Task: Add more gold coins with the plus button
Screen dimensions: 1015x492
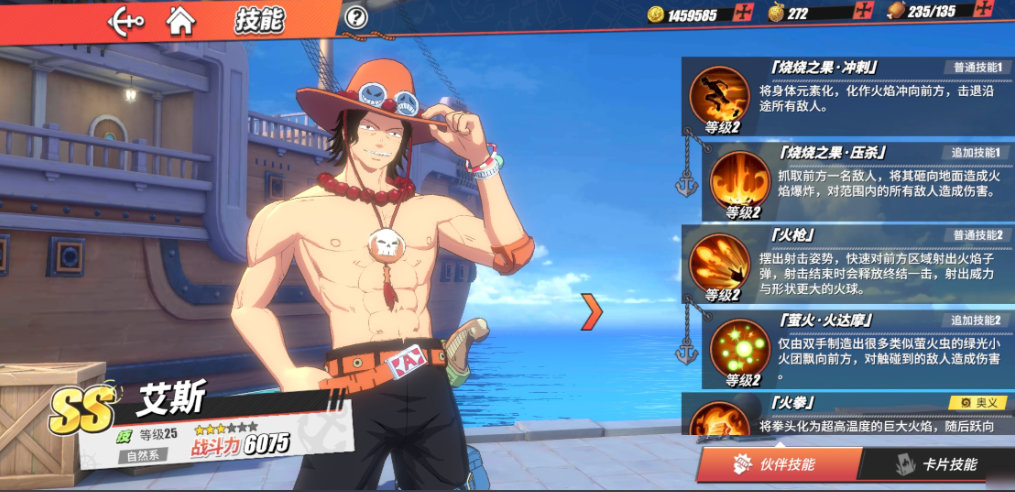Action: point(743,13)
